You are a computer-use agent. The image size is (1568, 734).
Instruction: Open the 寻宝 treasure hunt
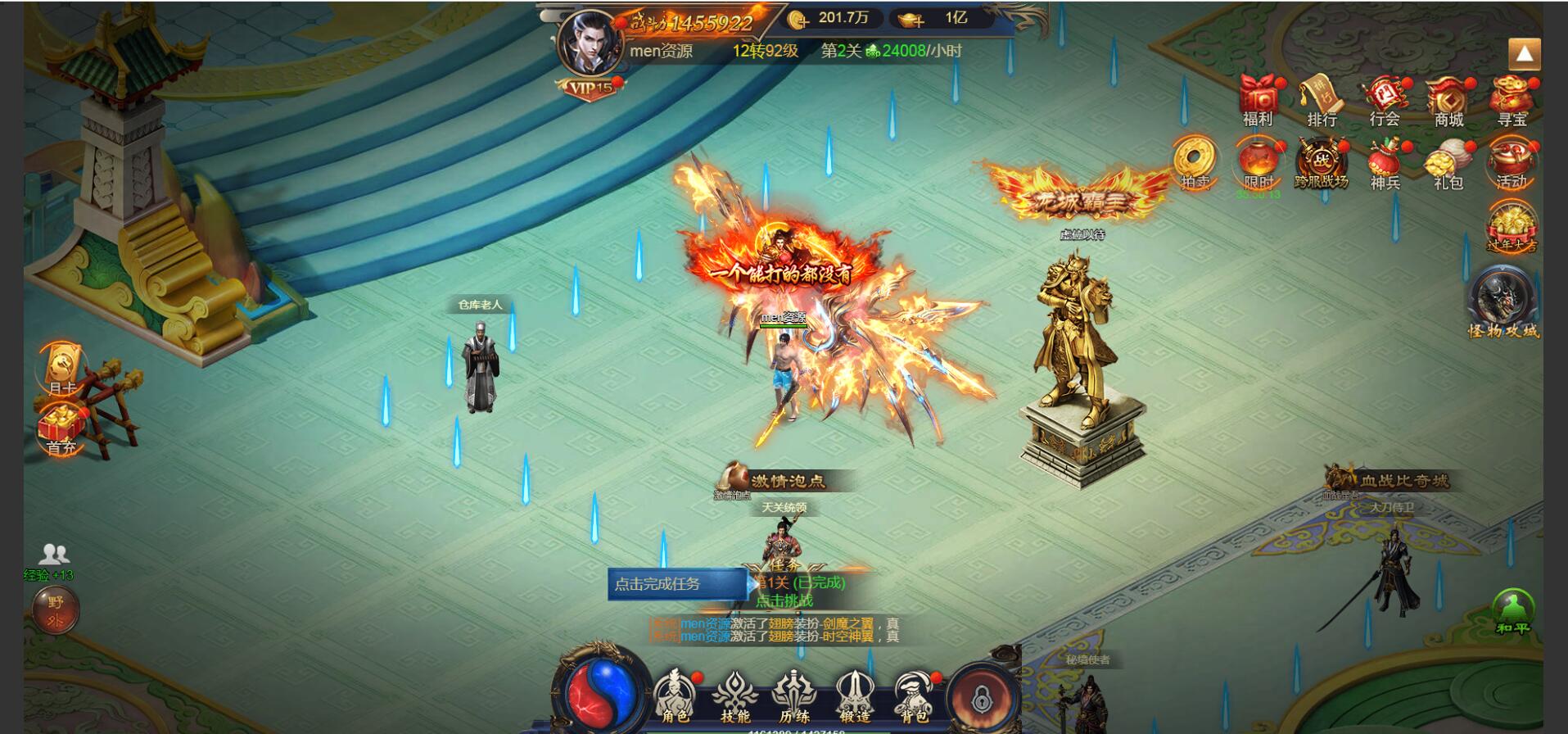[x=1512, y=98]
